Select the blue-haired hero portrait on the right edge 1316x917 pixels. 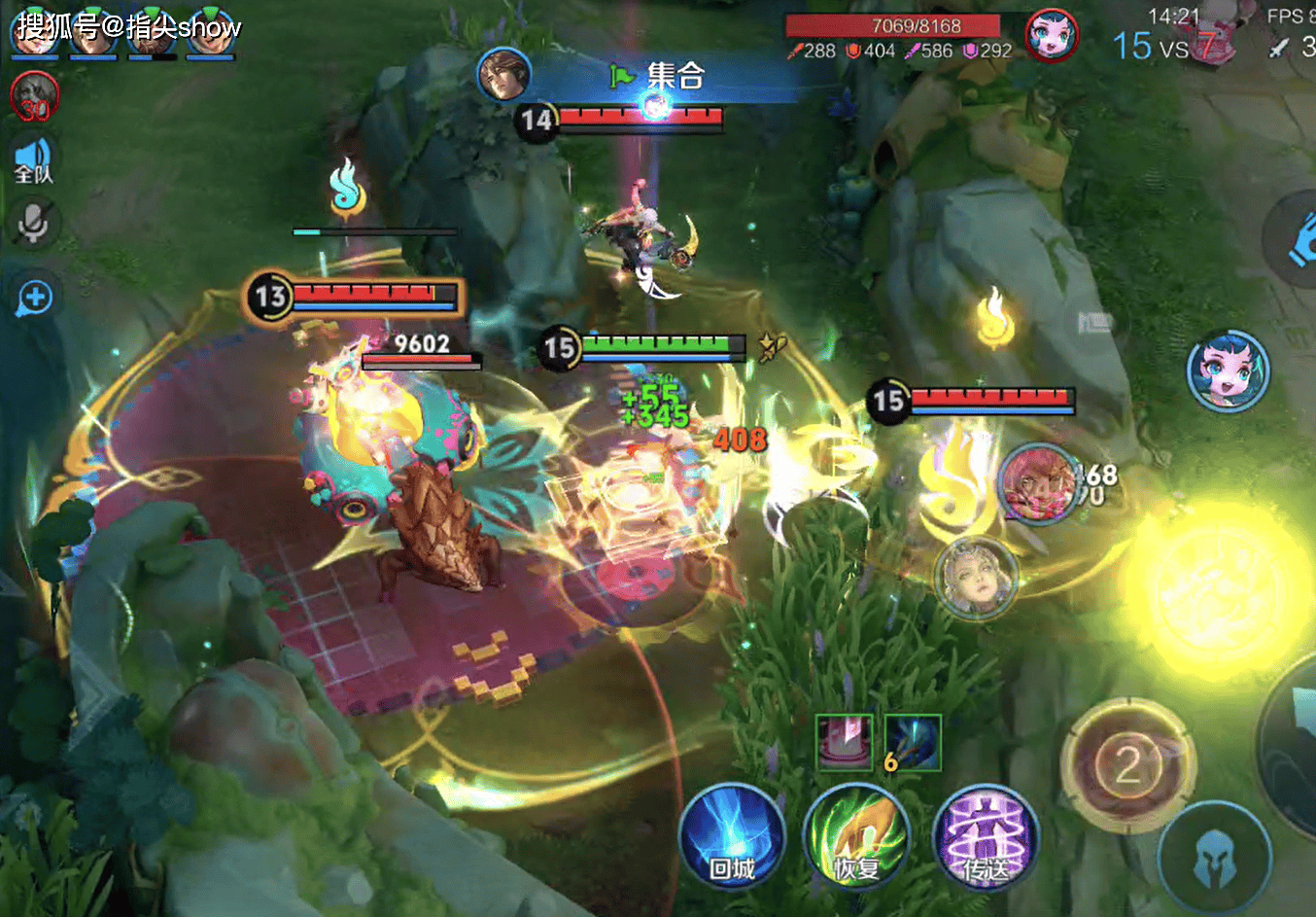tap(1228, 370)
